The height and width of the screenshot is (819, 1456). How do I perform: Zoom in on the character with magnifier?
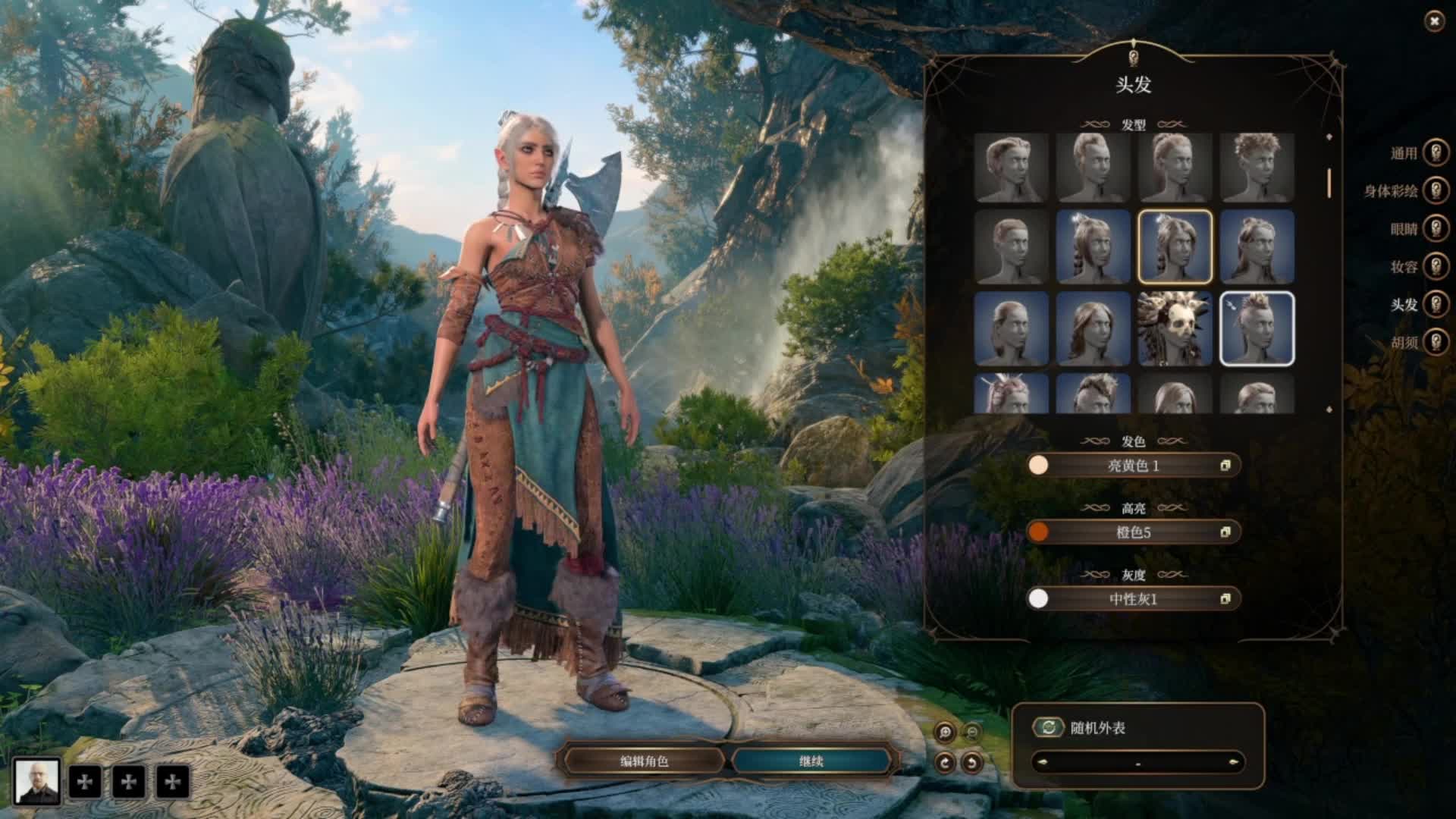point(945,732)
